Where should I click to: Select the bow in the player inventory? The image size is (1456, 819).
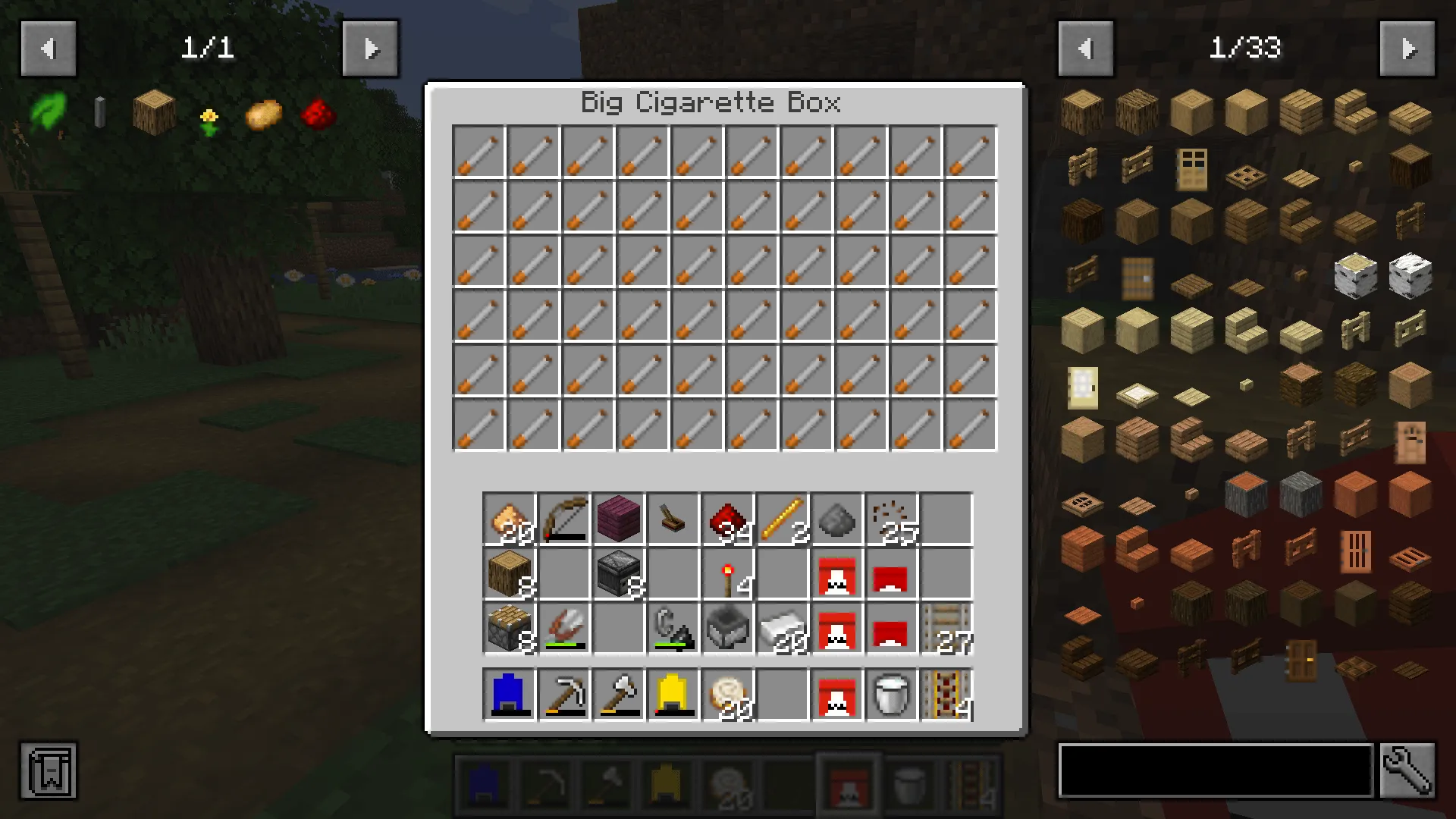tap(564, 519)
